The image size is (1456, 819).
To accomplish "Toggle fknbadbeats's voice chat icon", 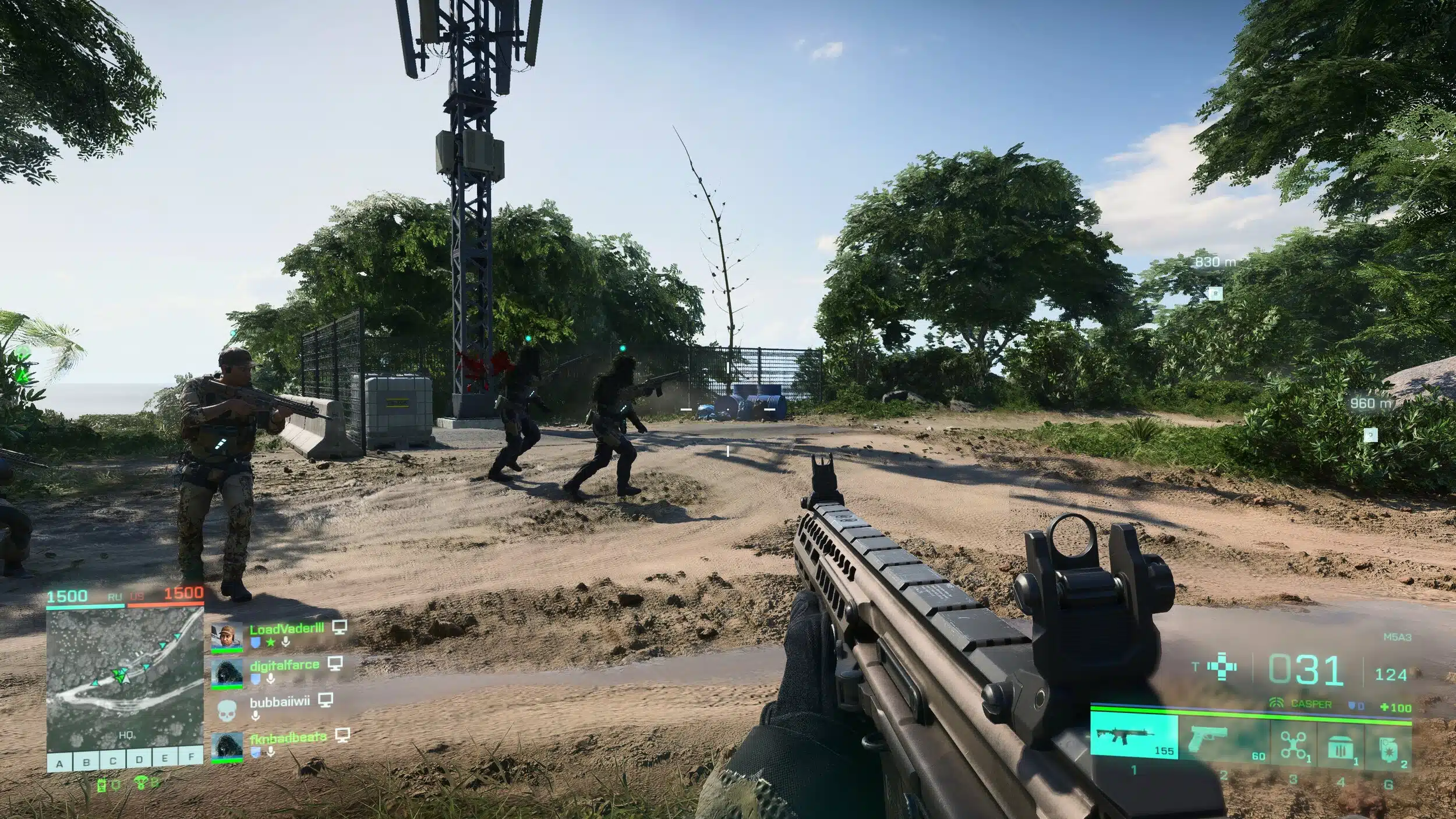I will pyautogui.click(x=271, y=751).
